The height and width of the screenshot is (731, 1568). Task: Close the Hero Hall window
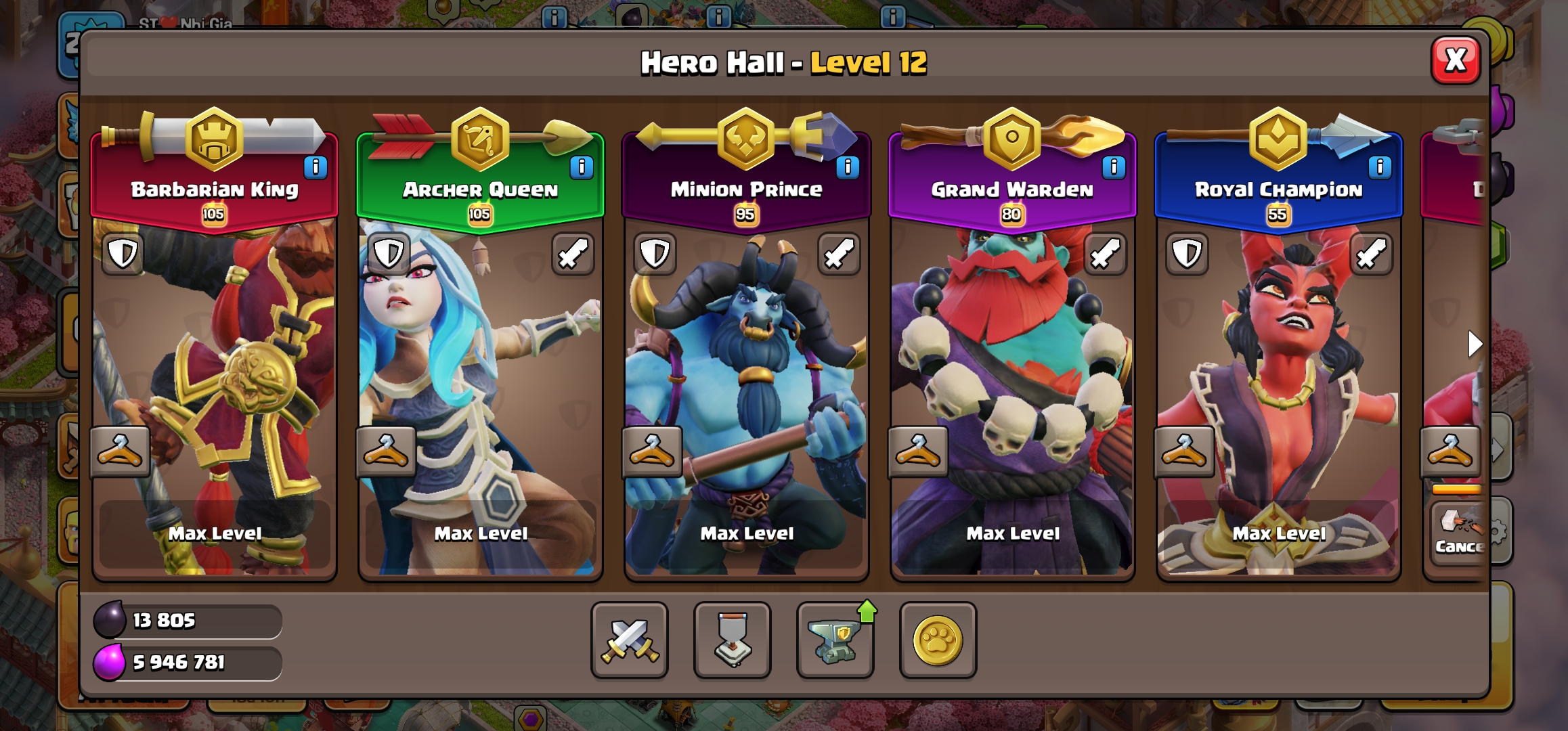(1455, 60)
